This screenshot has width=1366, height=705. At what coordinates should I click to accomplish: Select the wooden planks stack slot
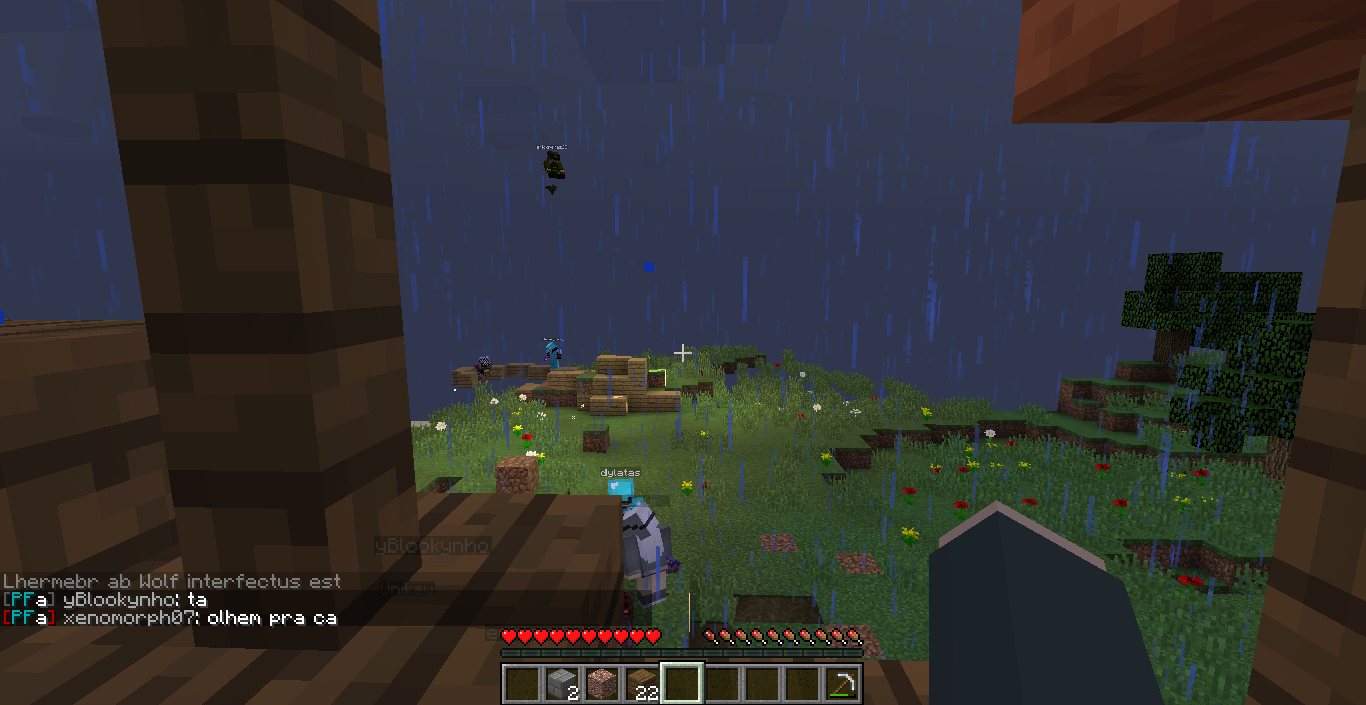(642, 684)
